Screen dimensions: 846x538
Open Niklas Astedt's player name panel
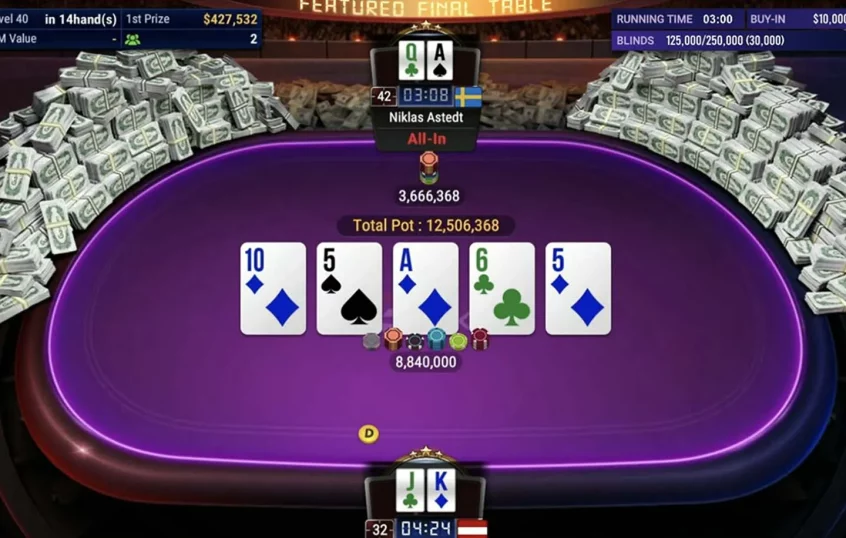click(x=425, y=117)
